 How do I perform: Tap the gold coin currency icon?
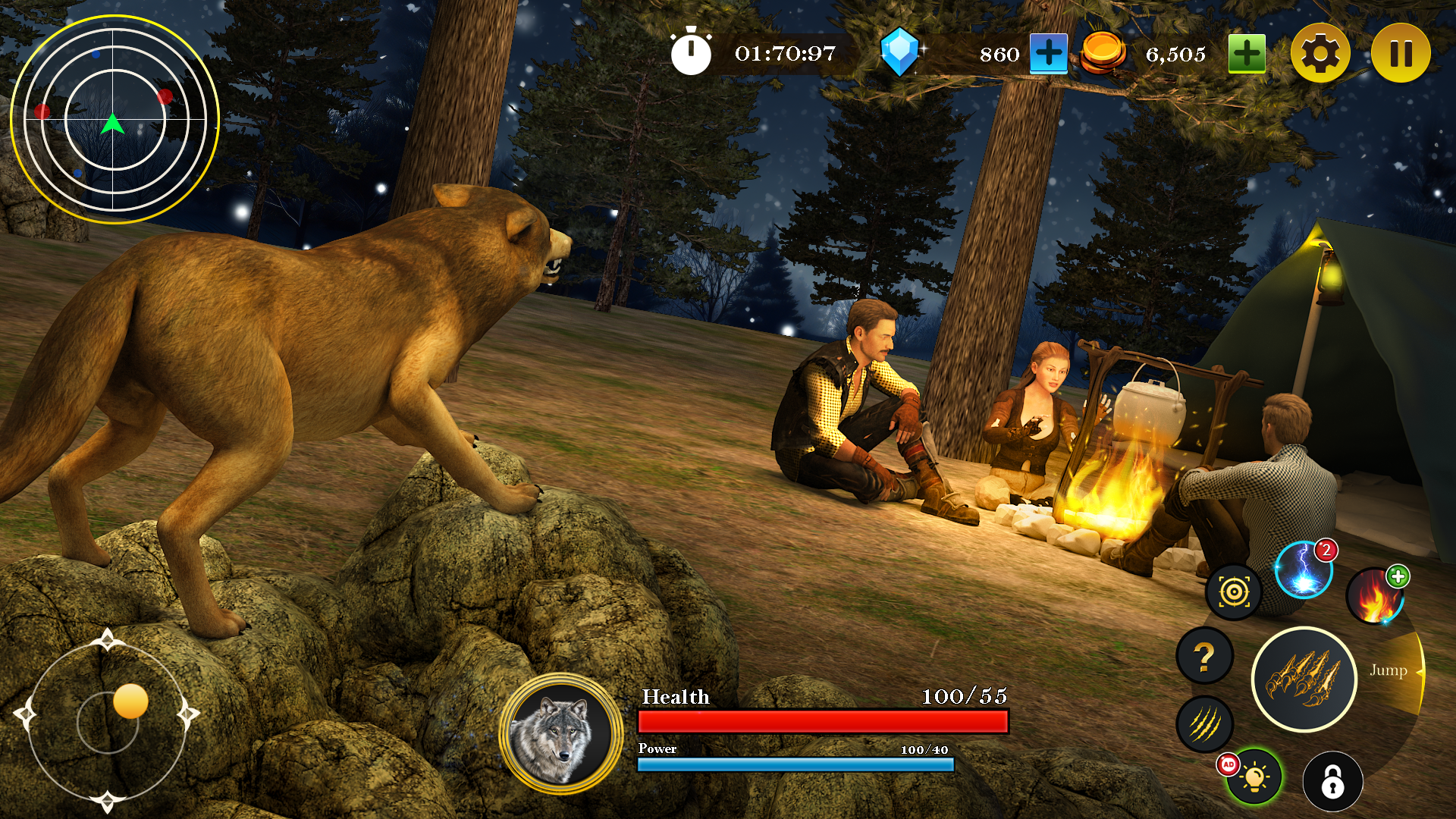pyautogui.click(x=1103, y=52)
